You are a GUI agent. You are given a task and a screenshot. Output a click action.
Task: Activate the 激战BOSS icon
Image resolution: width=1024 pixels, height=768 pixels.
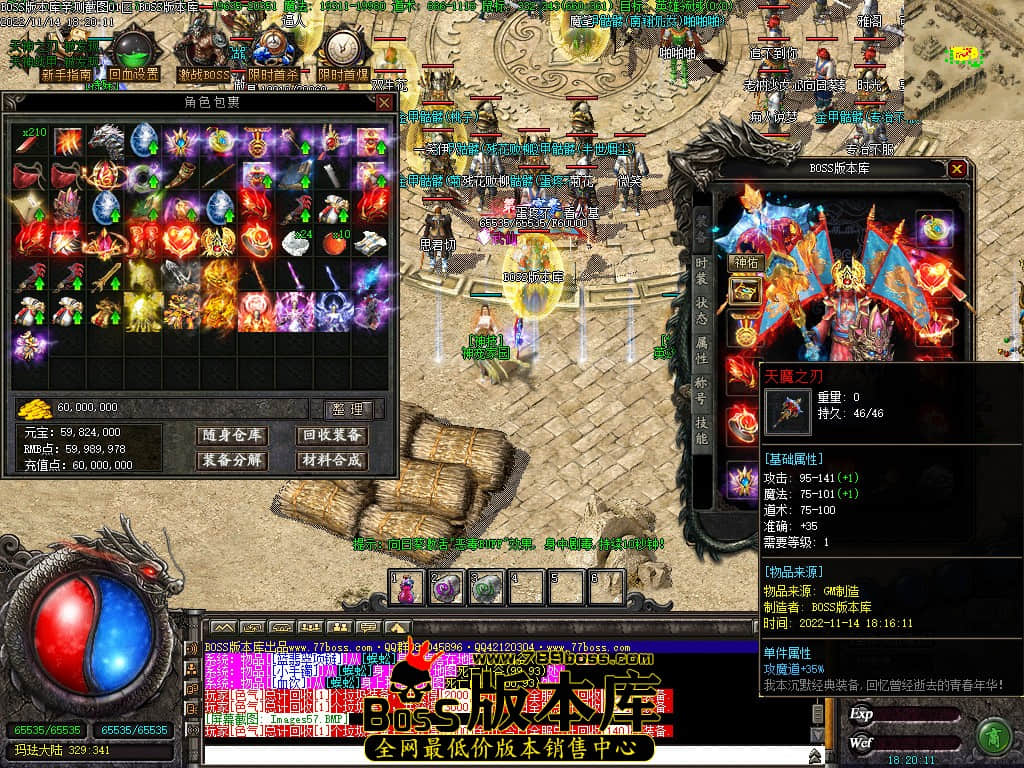click(x=204, y=74)
